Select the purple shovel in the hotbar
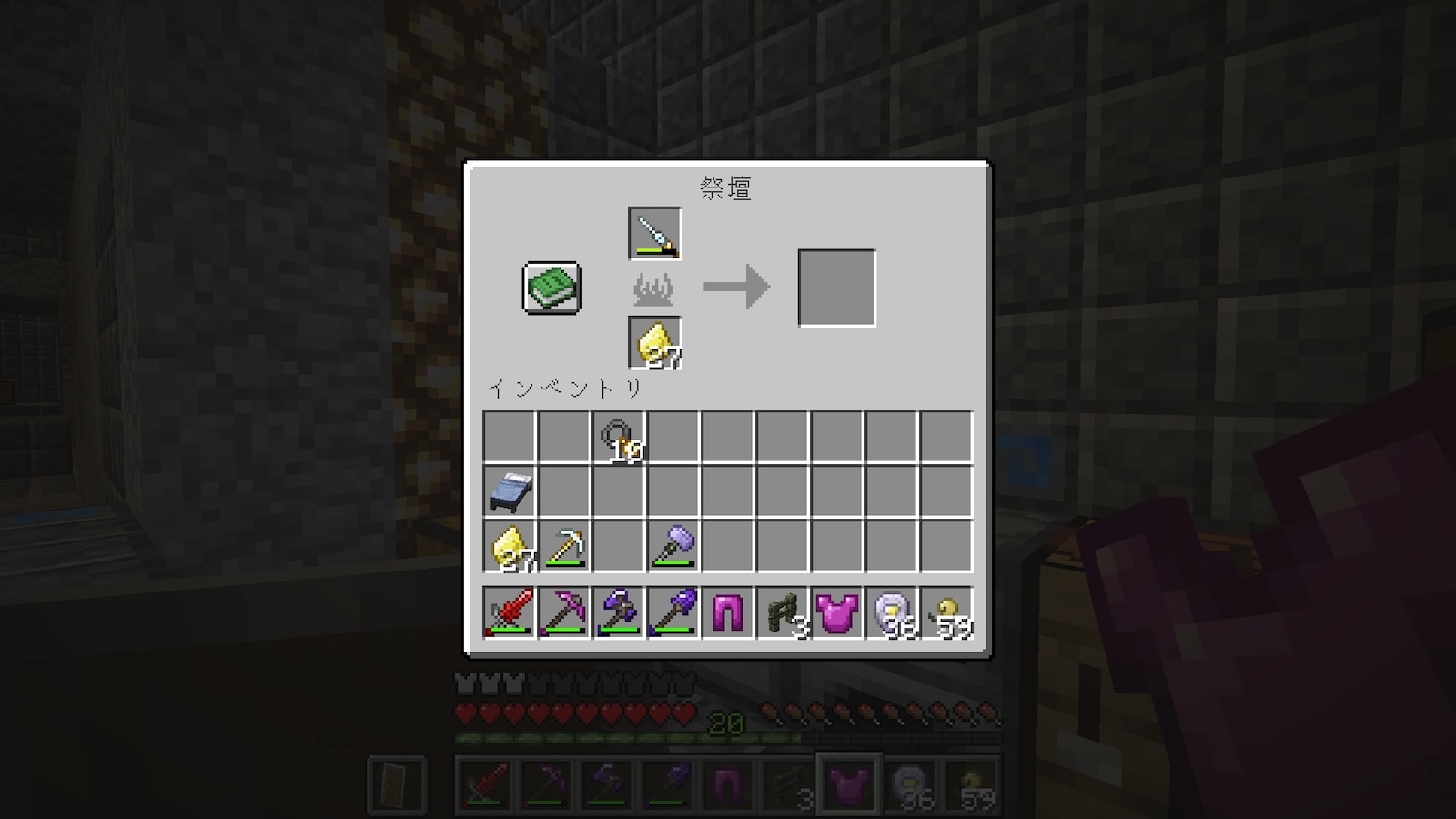1456x819 pixels. coord(673,612)
